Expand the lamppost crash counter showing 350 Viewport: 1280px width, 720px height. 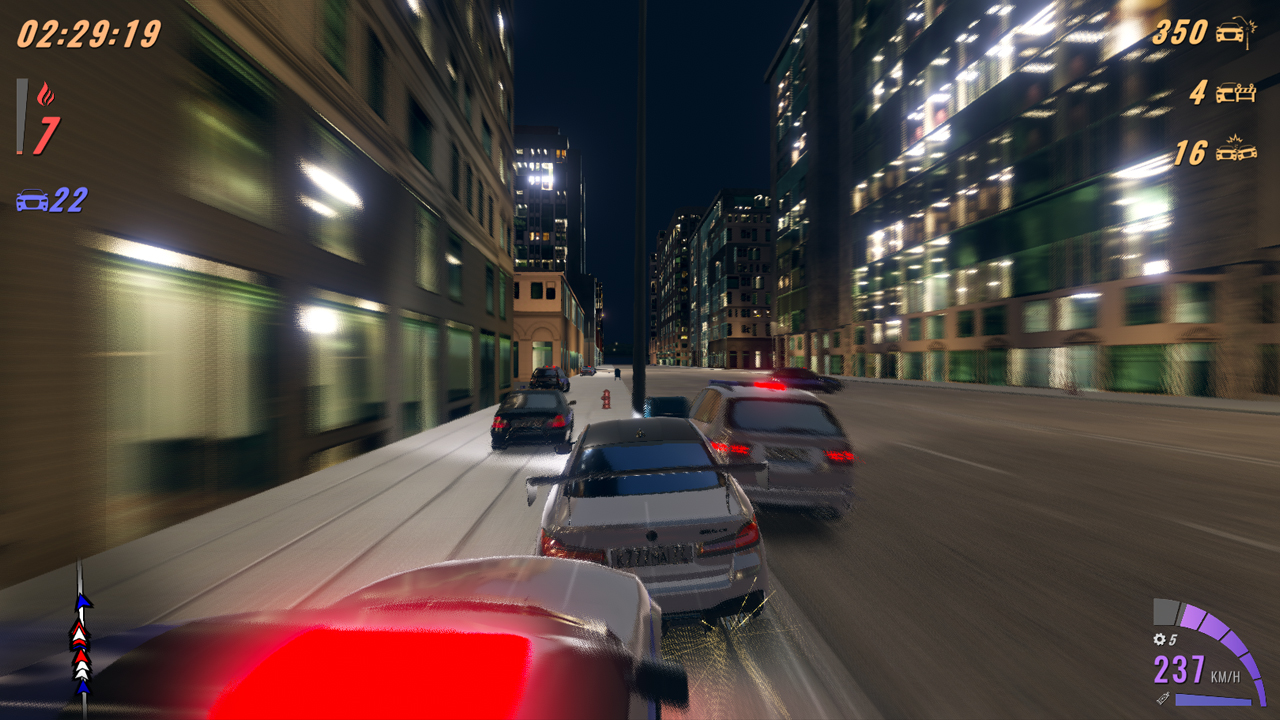pos(1180,30)
